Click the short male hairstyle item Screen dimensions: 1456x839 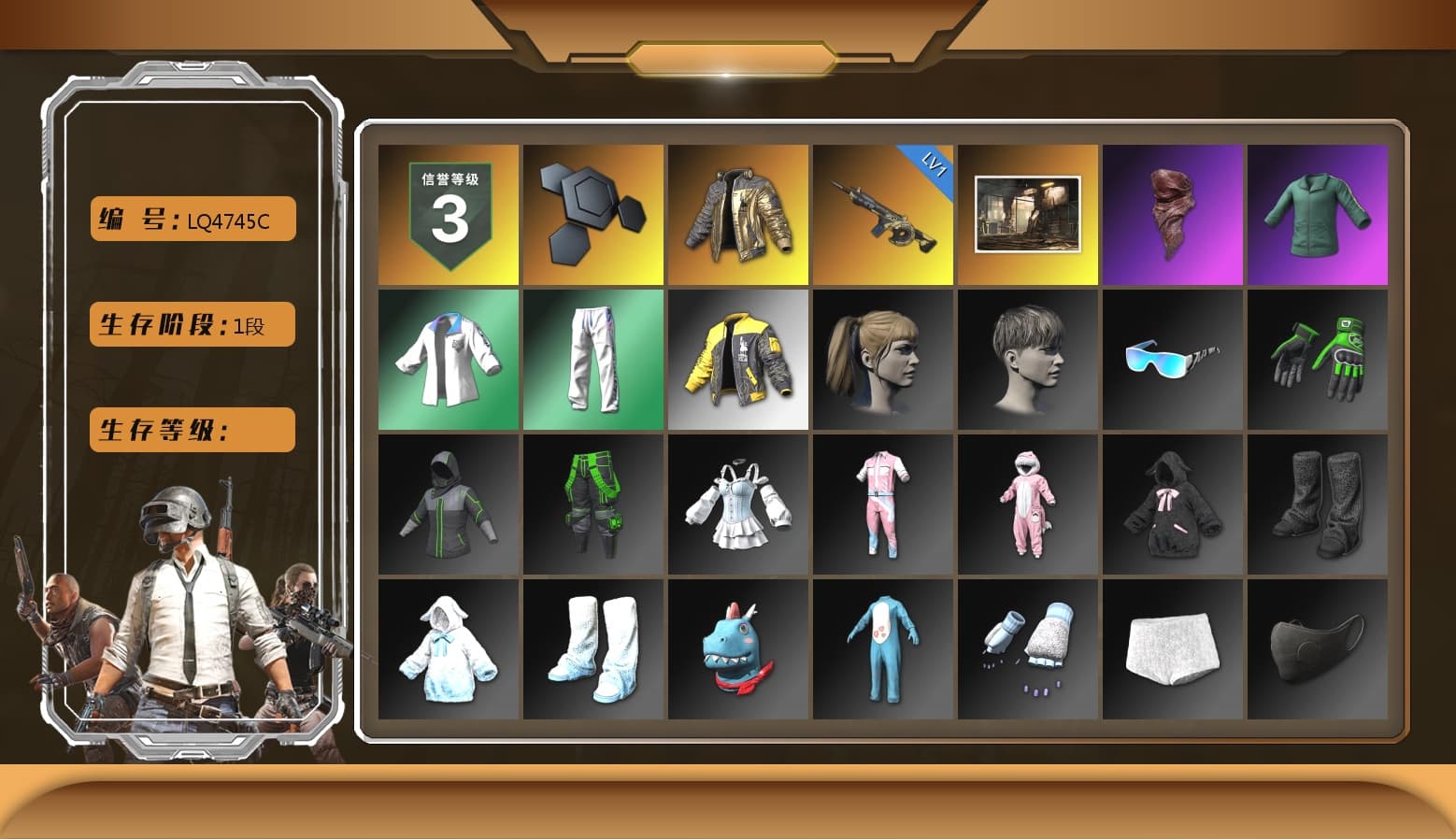(x=1027, y=360)
